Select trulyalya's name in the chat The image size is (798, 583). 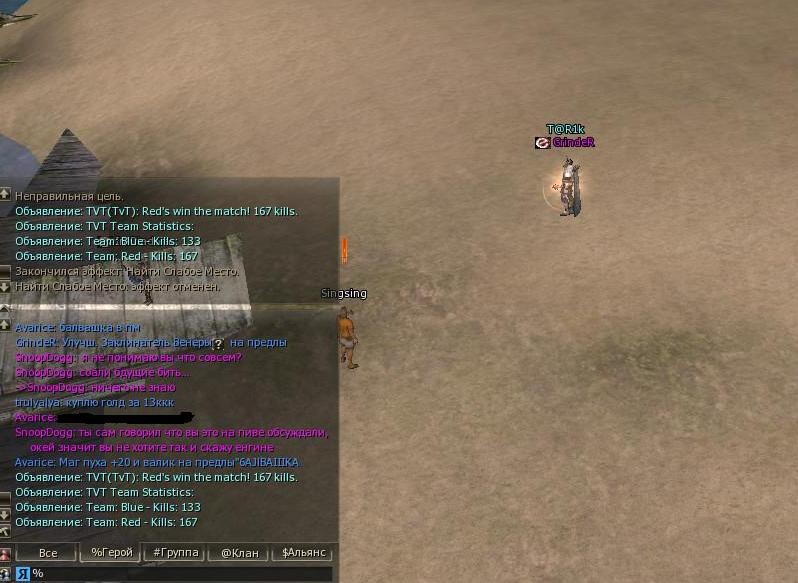37,402
